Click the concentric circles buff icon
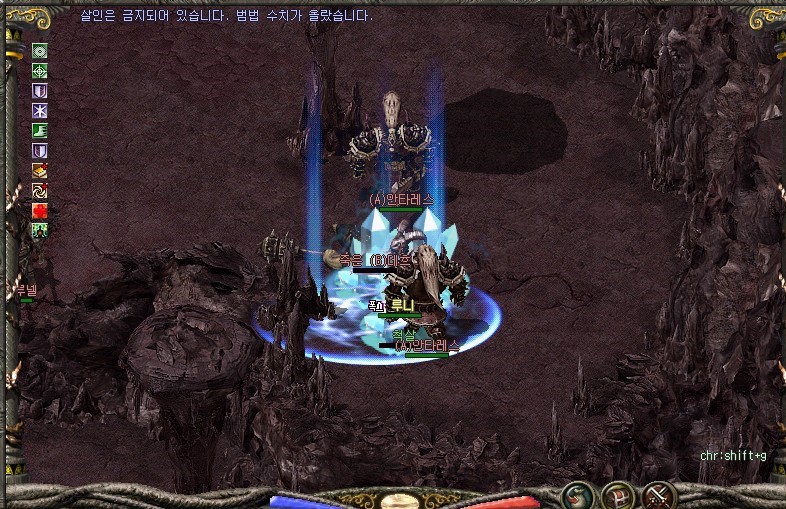This screenshot has width=786, height=509. [x=40, y=51]
